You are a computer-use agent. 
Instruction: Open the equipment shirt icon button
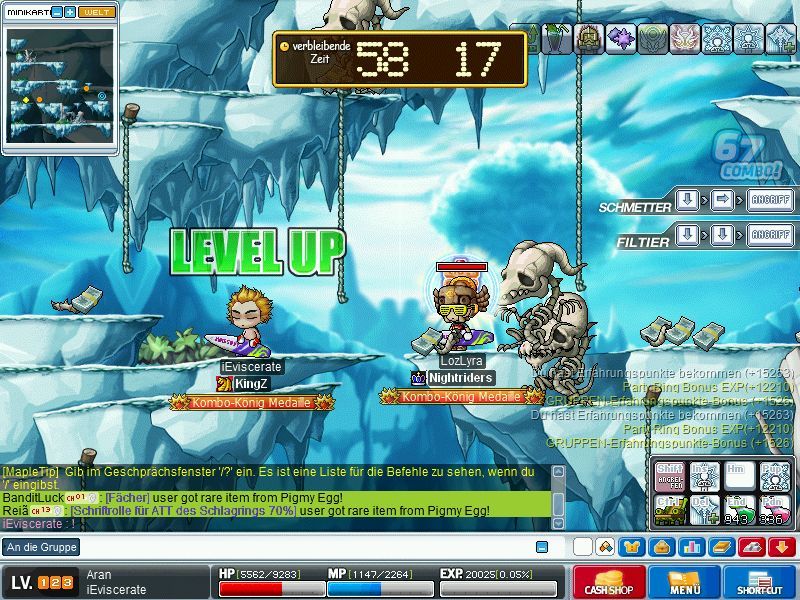click(631, 547)
